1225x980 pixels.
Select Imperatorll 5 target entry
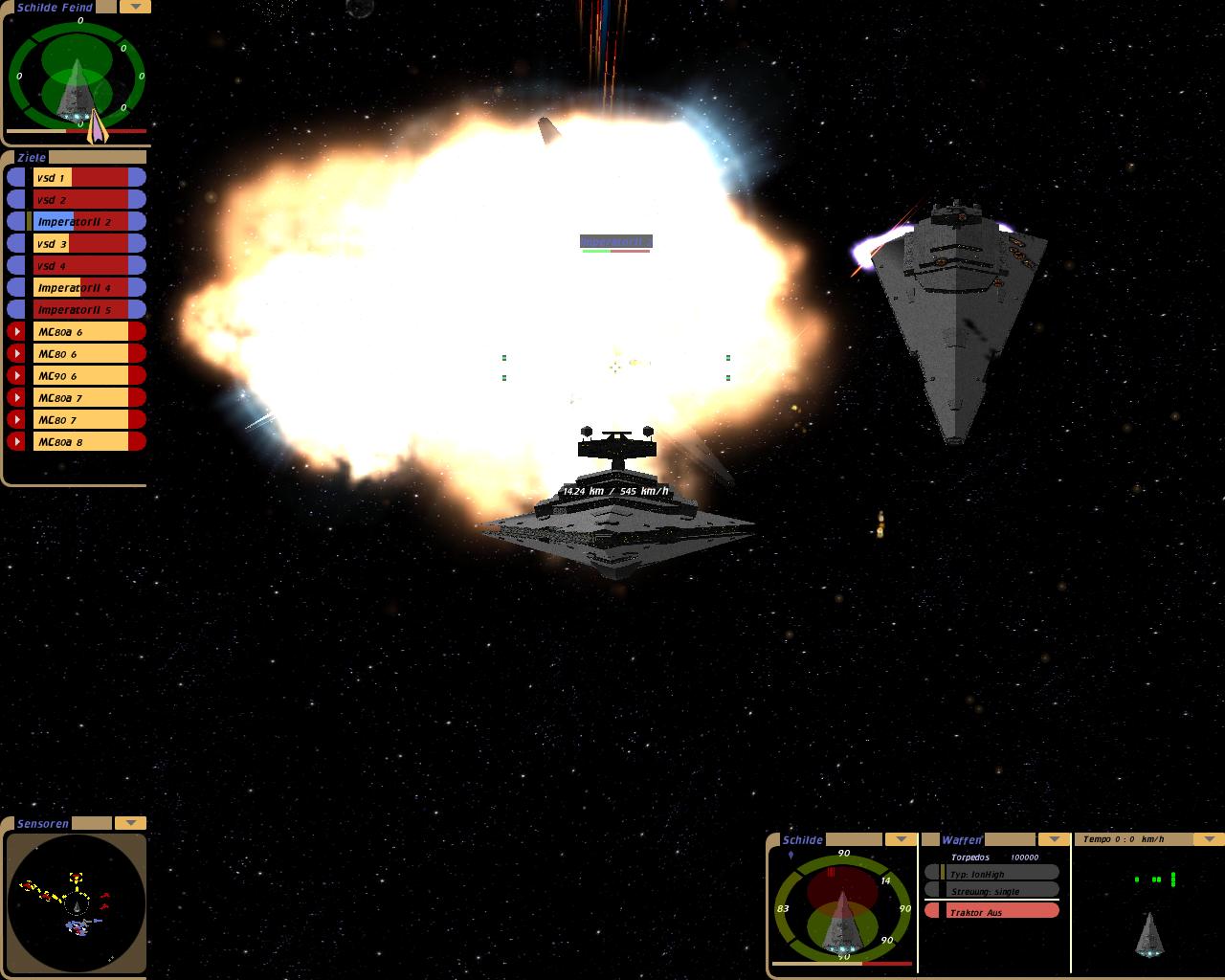80,309
